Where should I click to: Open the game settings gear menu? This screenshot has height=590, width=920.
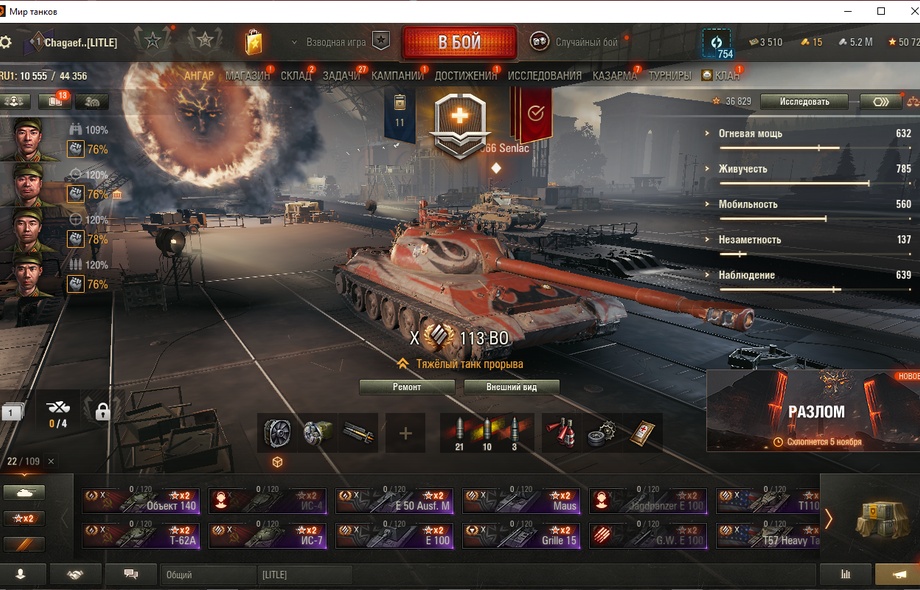click(x=6, y=42)
